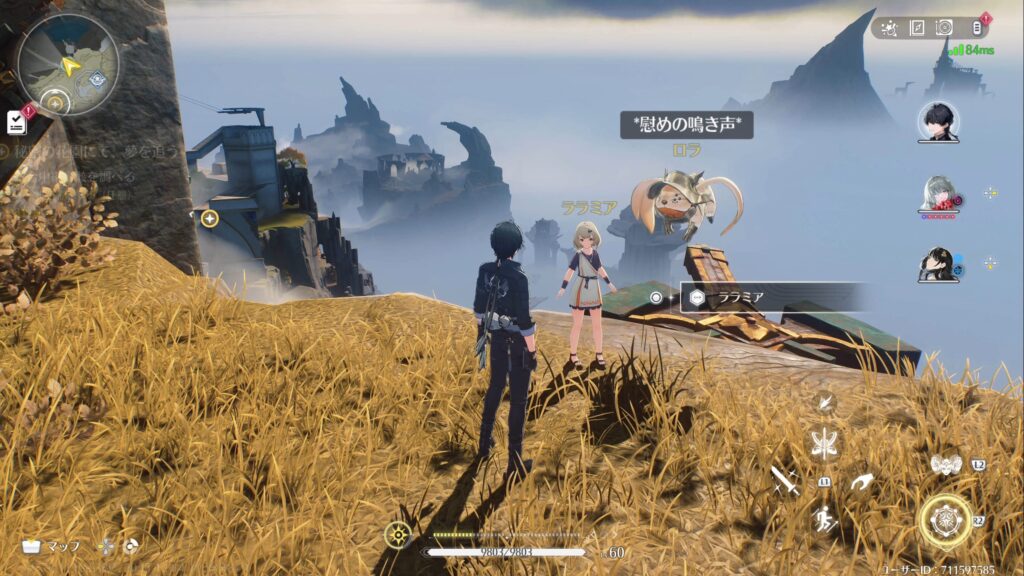The image size is (1024, 576).
Task: Tap the running figure dodge icon
Action: tap(825, 518)
